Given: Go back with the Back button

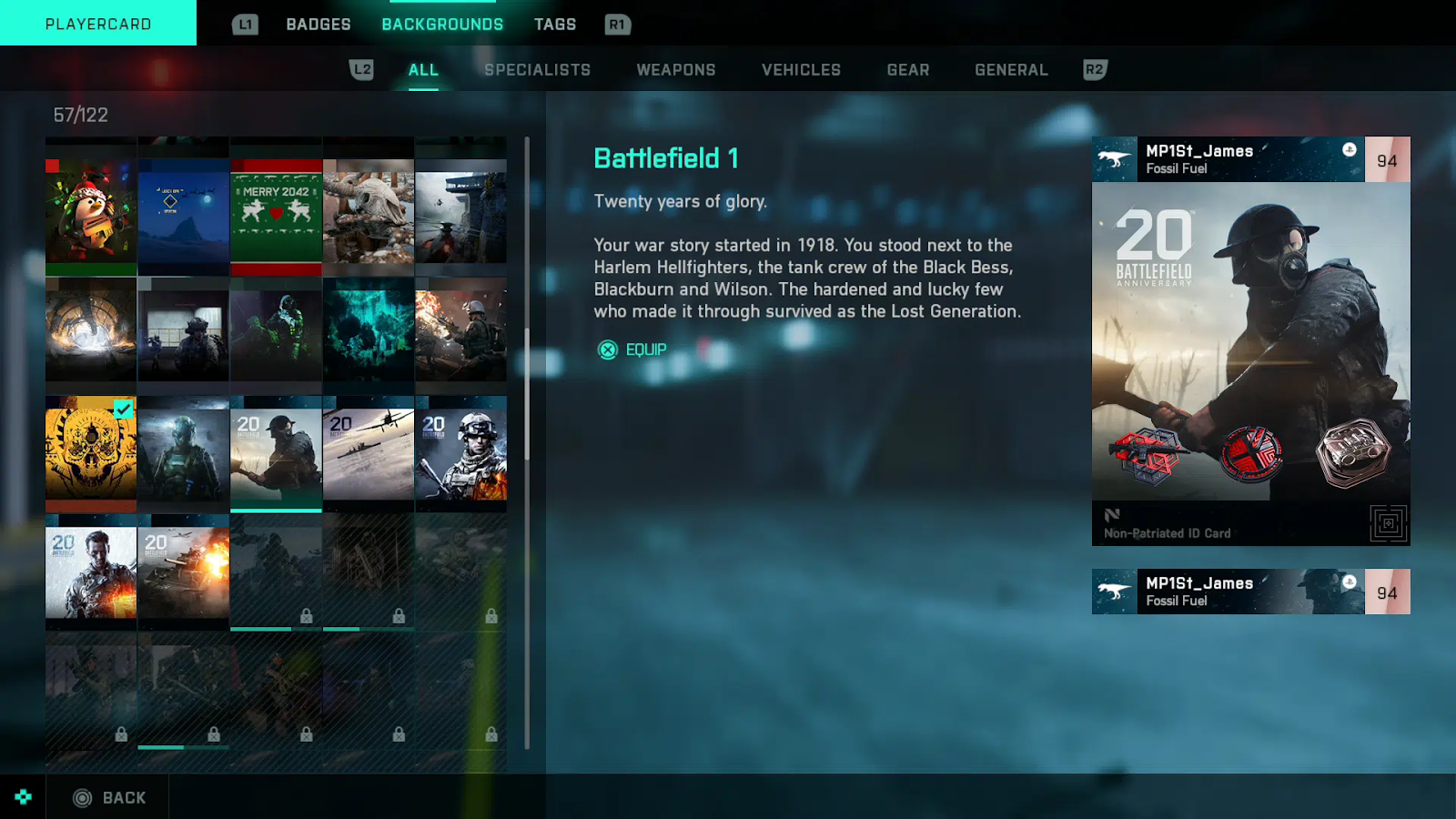Looking at the screenshot, I should 109,798.
